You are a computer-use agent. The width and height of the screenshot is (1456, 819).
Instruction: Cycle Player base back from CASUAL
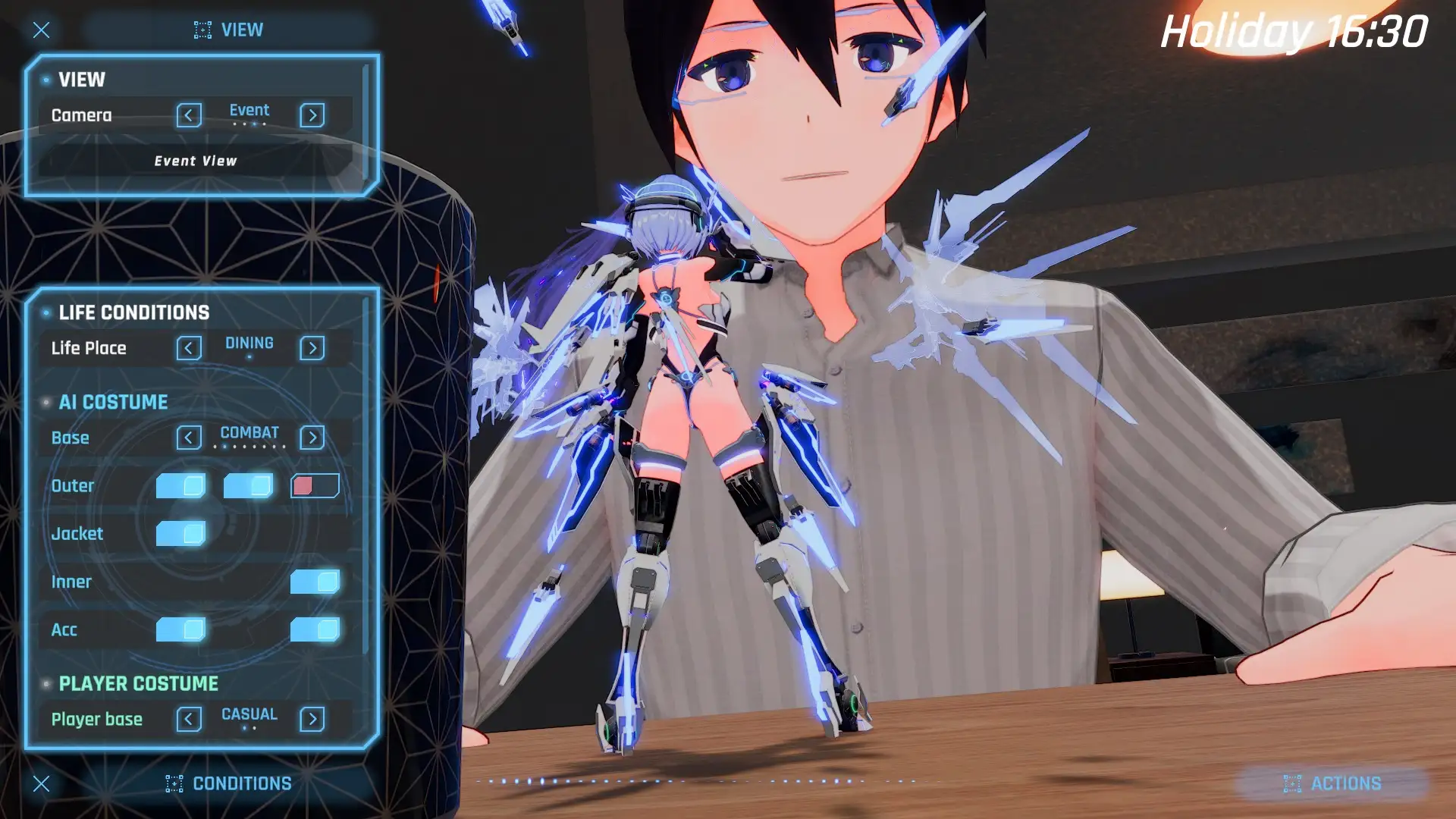click(x=189, y=719)
